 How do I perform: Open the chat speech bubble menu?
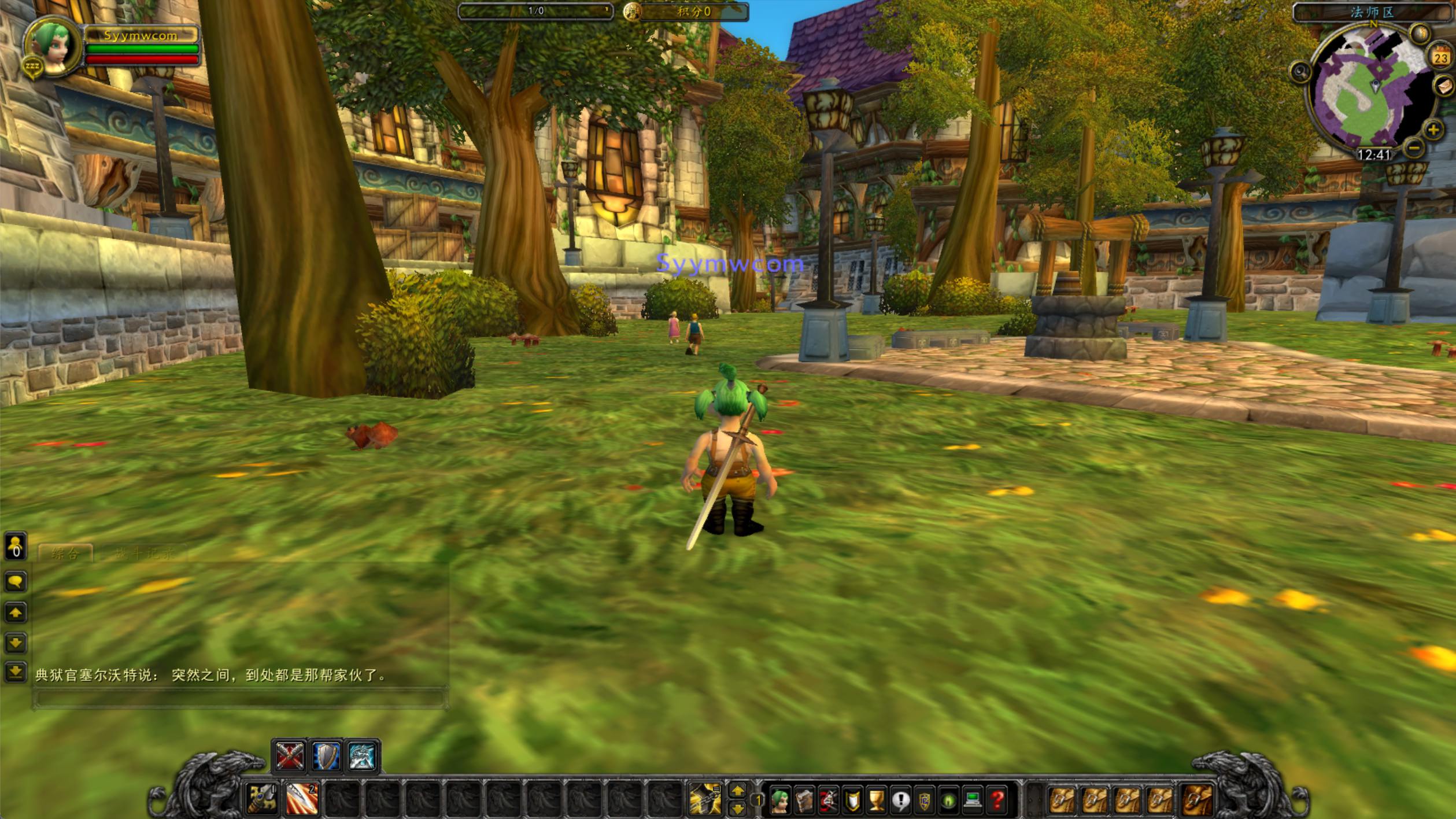point(16,581)
